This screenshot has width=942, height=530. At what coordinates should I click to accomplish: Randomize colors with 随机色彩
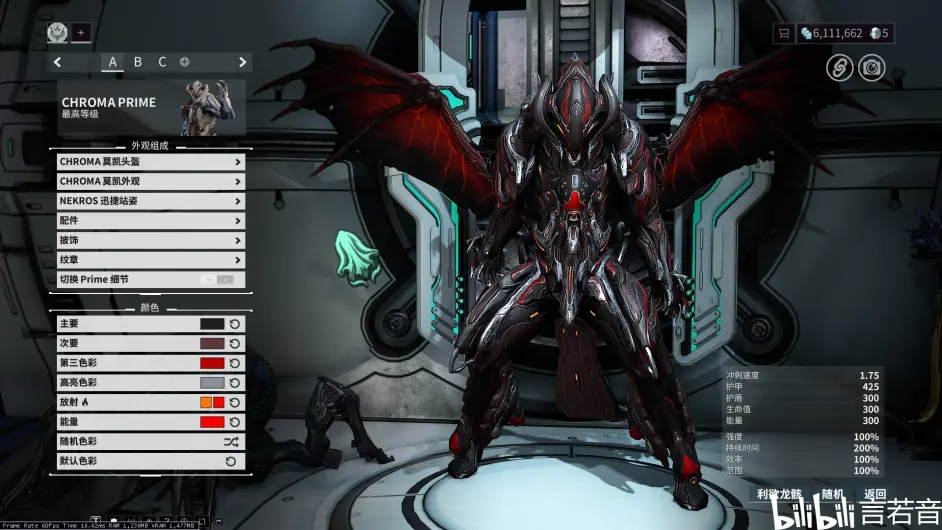pos(231,441)
